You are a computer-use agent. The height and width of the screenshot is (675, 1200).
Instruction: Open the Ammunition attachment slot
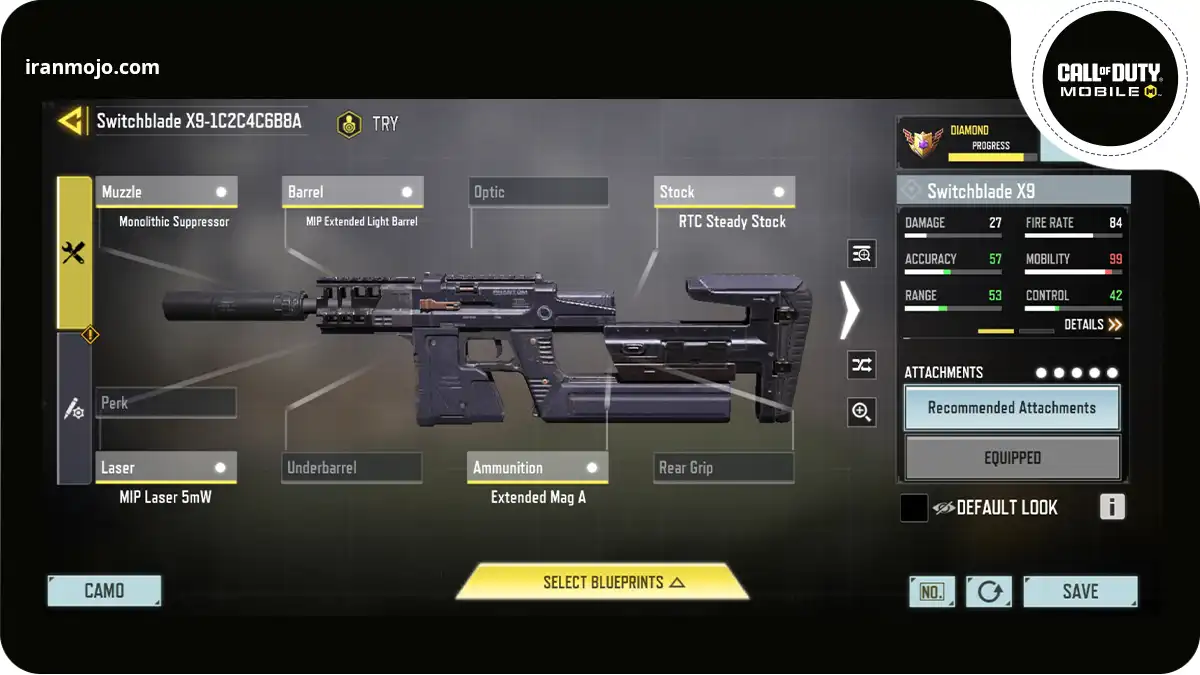pos(537,467)
